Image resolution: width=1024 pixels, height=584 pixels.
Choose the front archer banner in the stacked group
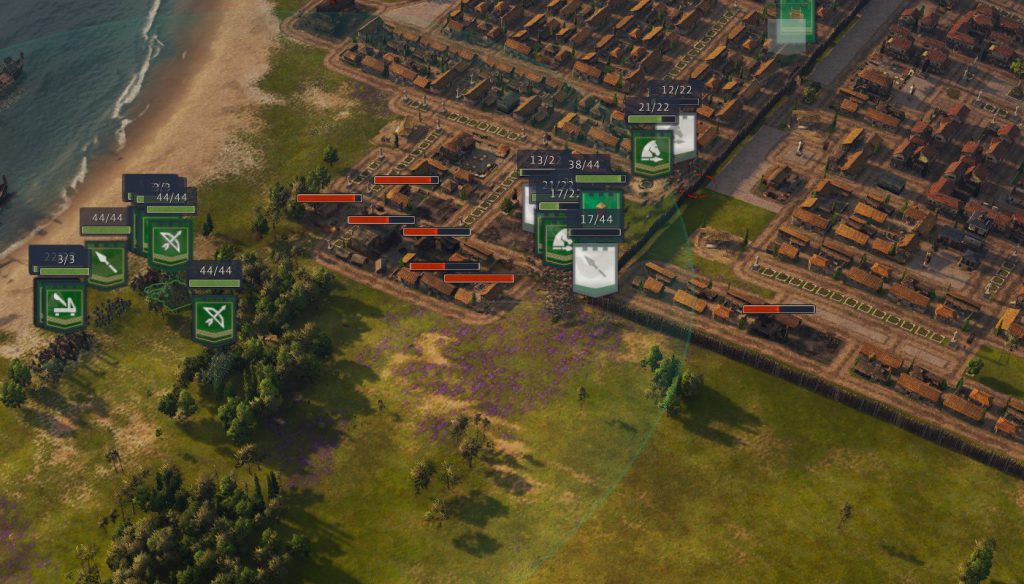[x=170, y=241]
